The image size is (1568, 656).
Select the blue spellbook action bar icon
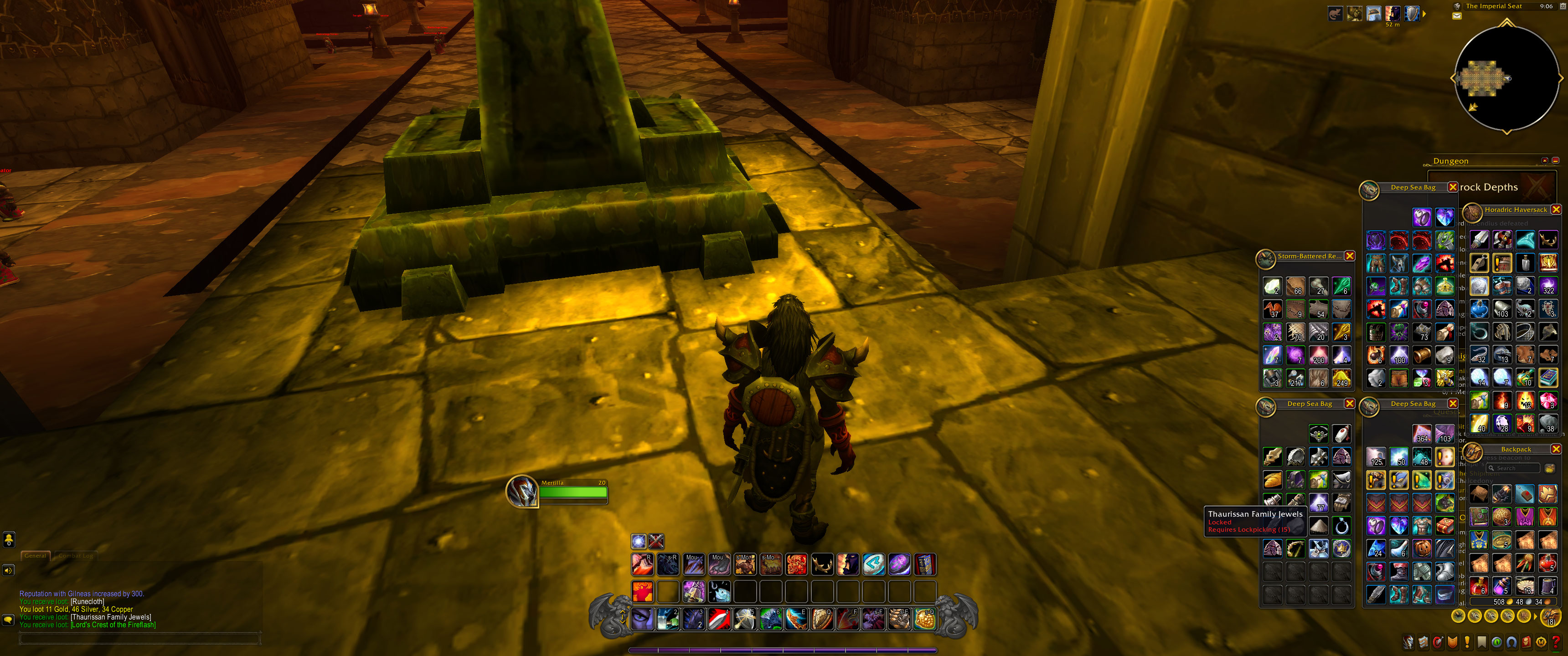tap(924, 565)
